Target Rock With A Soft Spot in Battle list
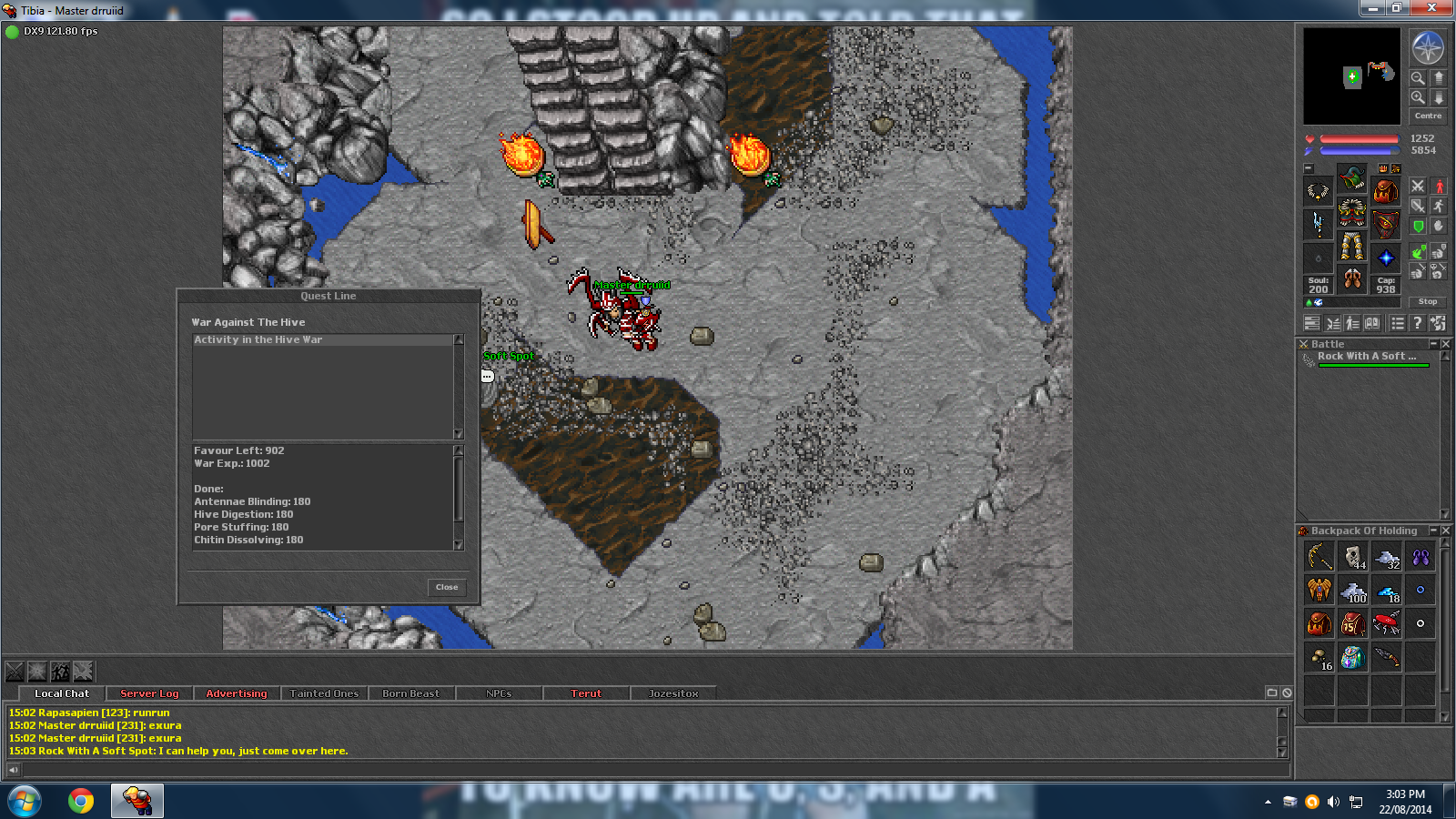This screenshot has width=1456, height=819. (x=1366, y=357)
